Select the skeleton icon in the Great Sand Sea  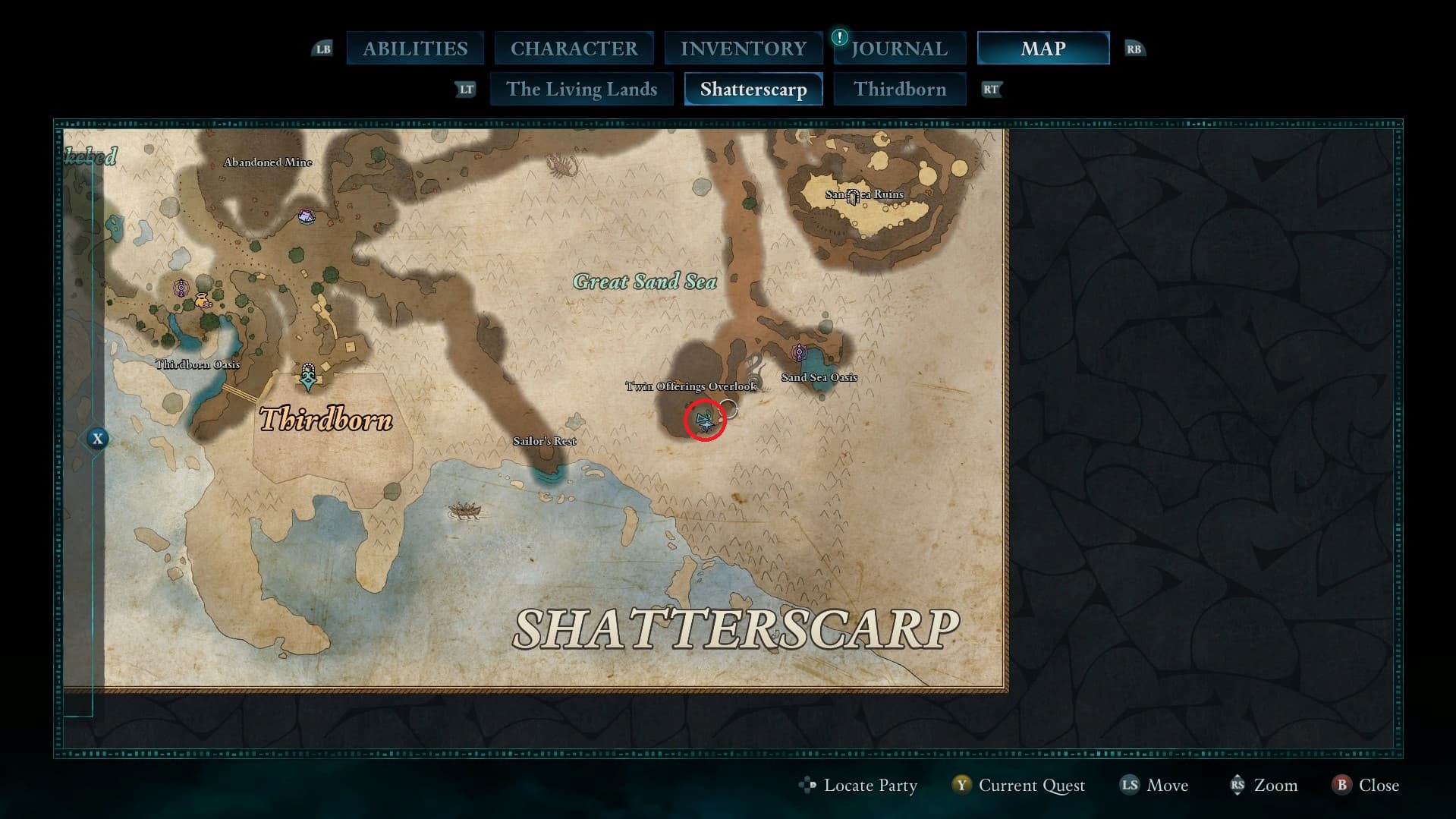(x=560, y=165)
